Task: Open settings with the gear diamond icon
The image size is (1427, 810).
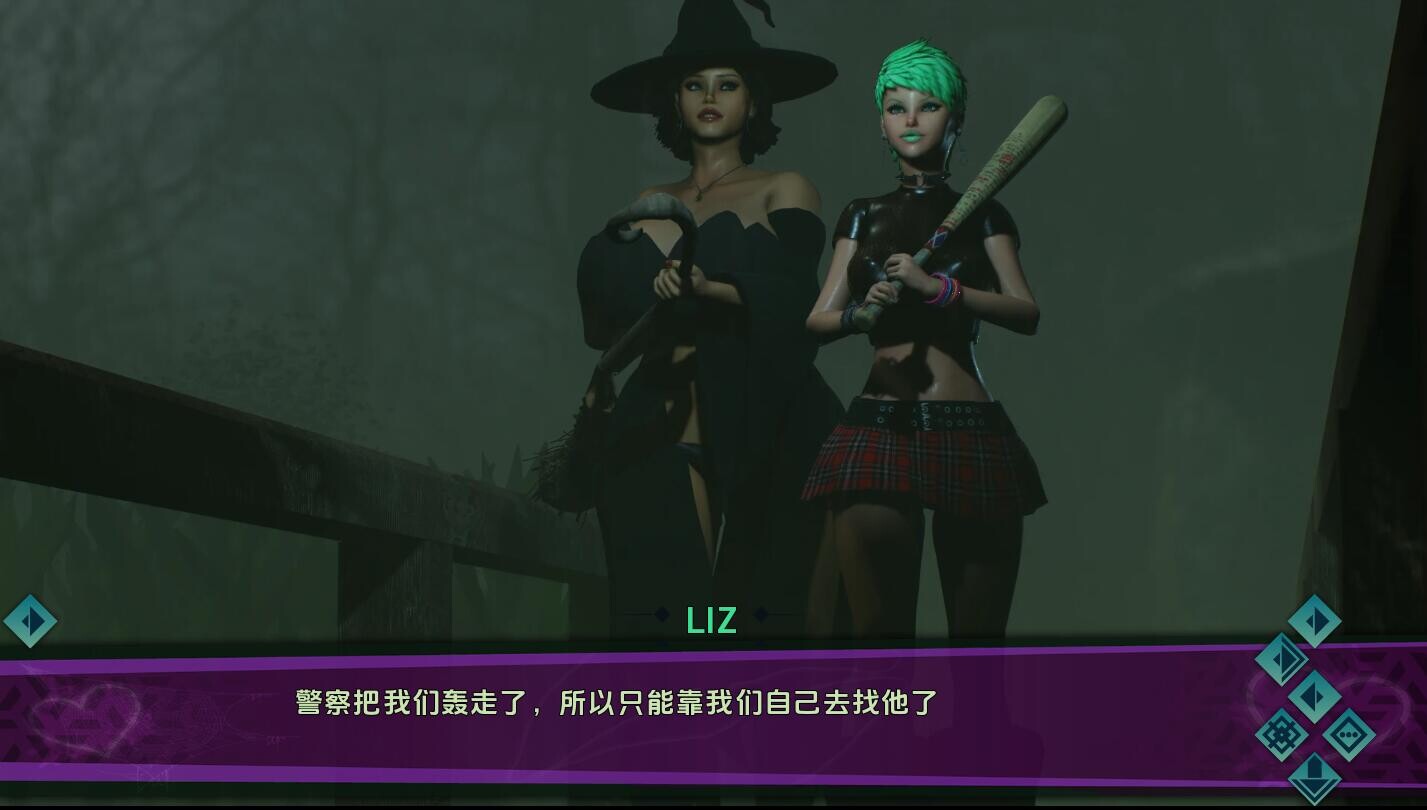Action: 1281,732
